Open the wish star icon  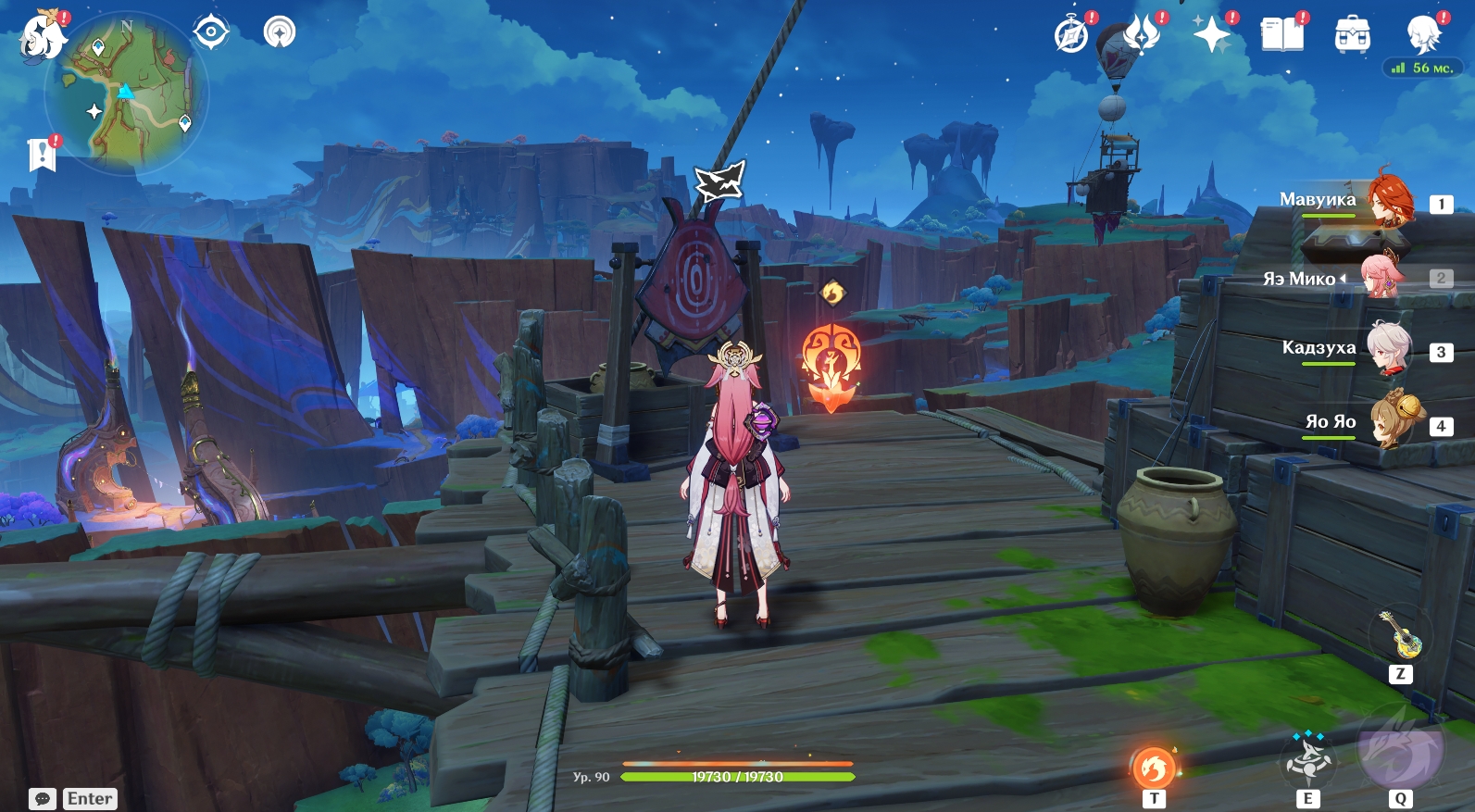(1211, 35)
